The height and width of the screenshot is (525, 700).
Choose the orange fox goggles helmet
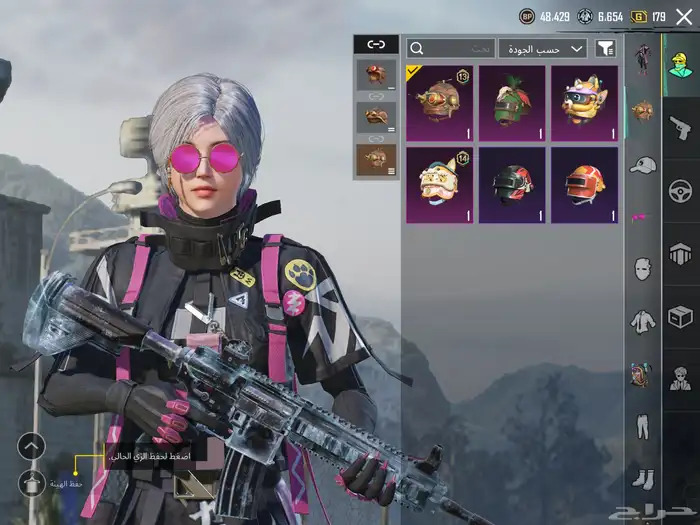click(x=584, y=103)
